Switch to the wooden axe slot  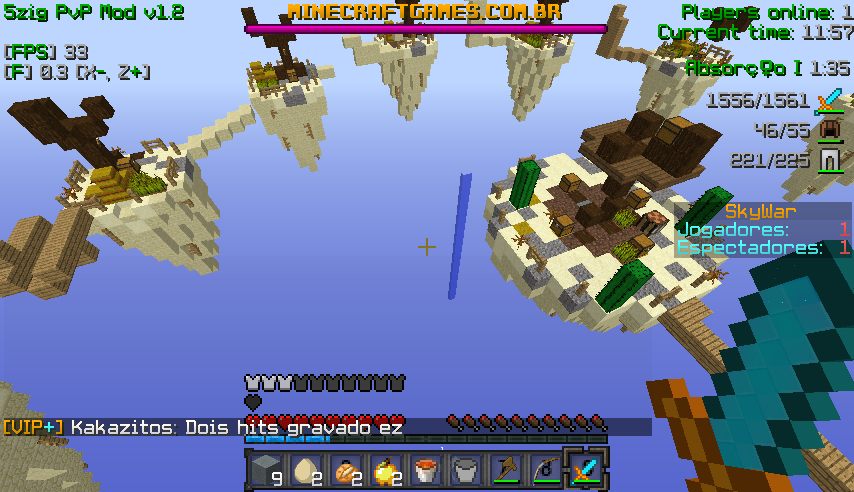point(506,469)
